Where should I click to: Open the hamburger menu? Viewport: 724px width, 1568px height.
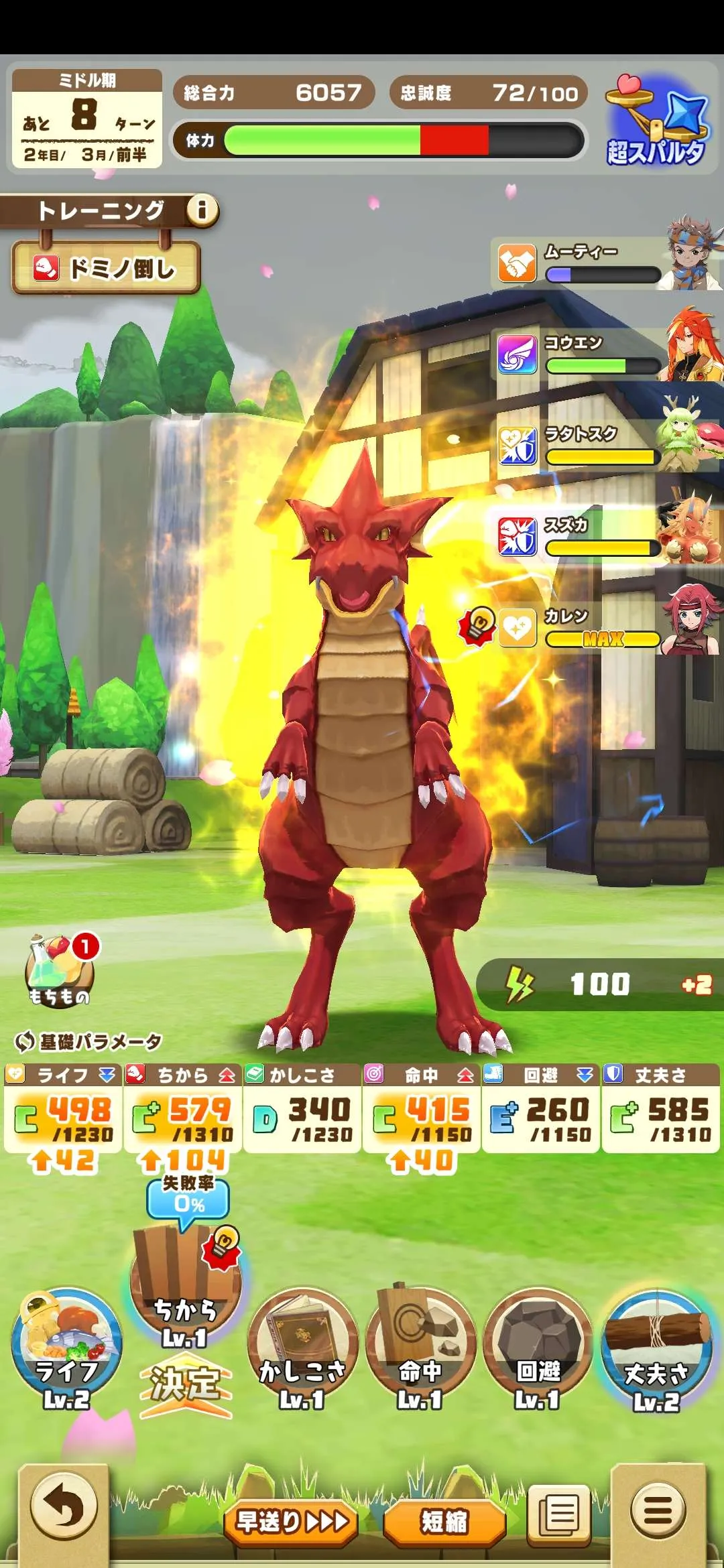pos(658,1511)
